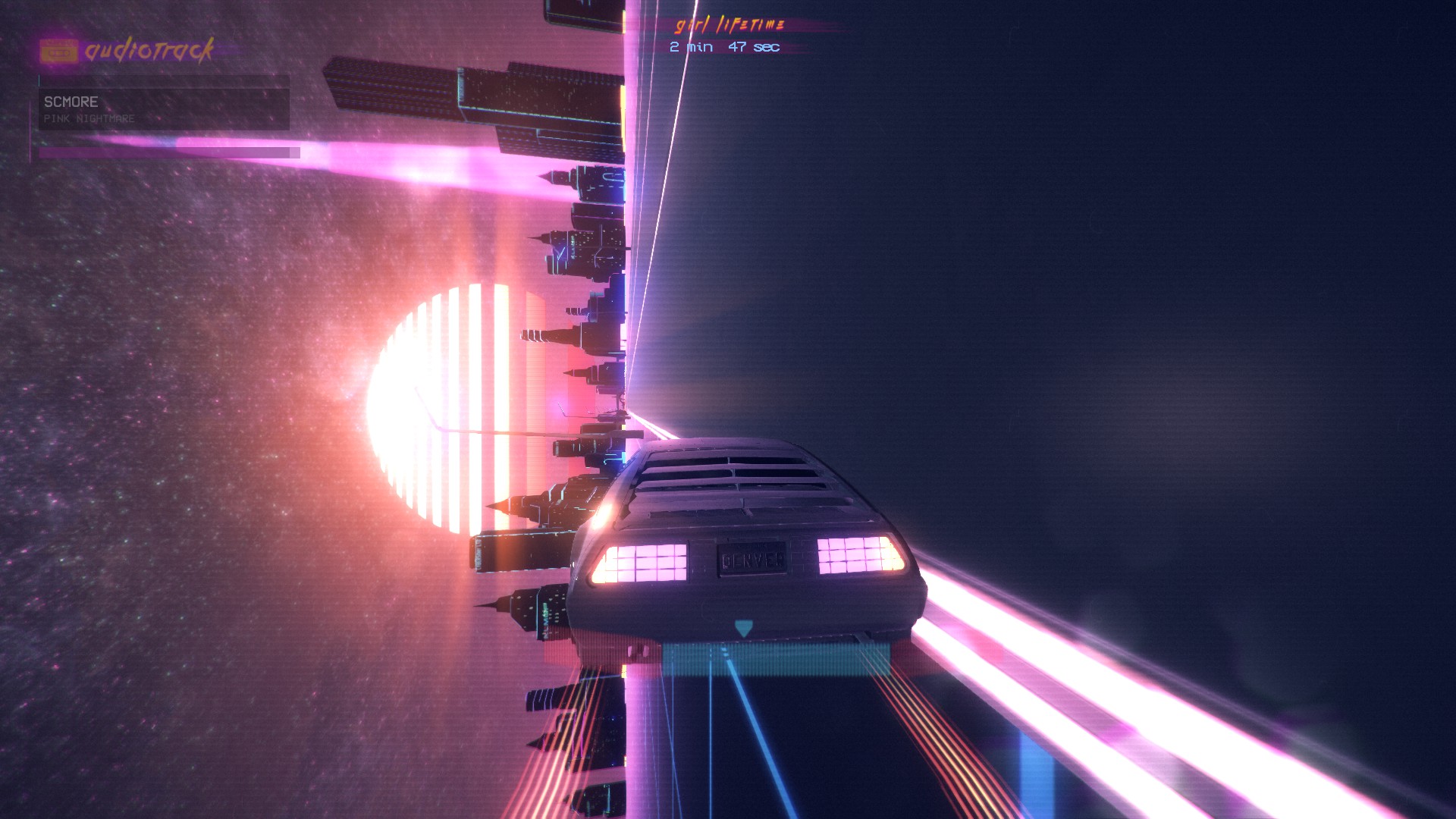This screenshot has width=1456, height=819.
Task: Open the audiotrack menu heading
Action: 149,49
